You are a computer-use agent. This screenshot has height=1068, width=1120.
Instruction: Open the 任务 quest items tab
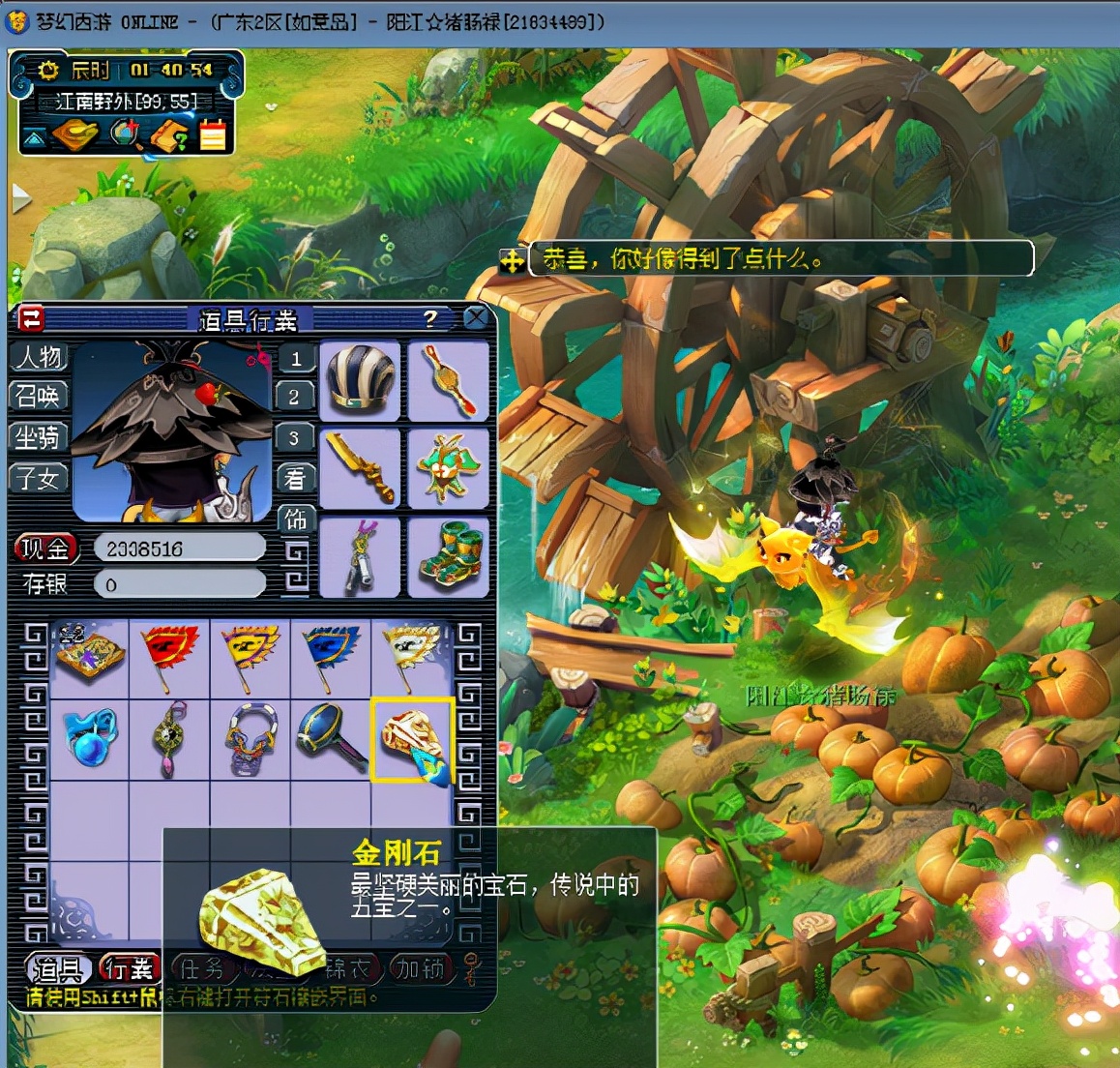[202, 967]
